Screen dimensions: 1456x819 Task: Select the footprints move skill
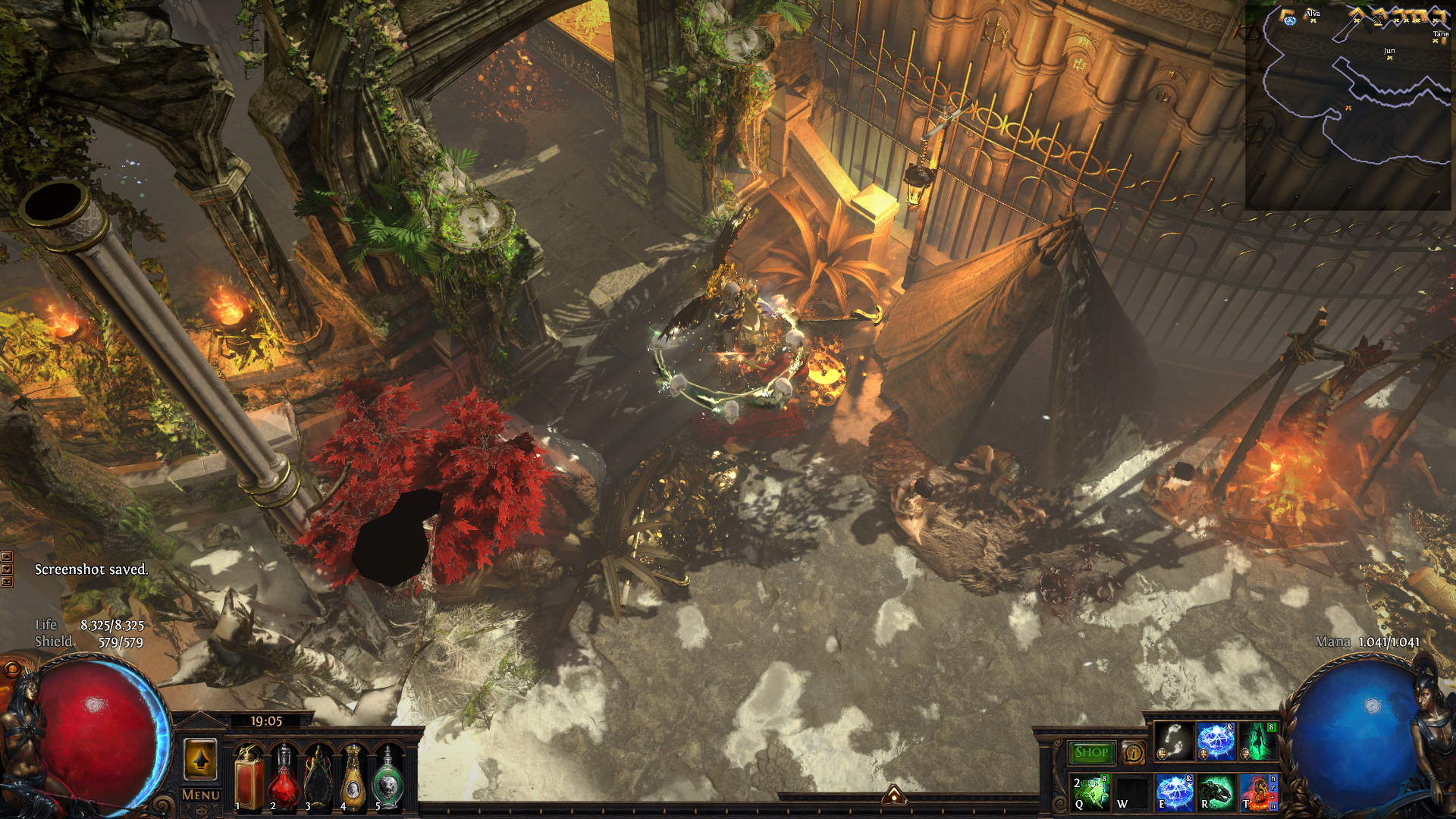coord(1174,741)
